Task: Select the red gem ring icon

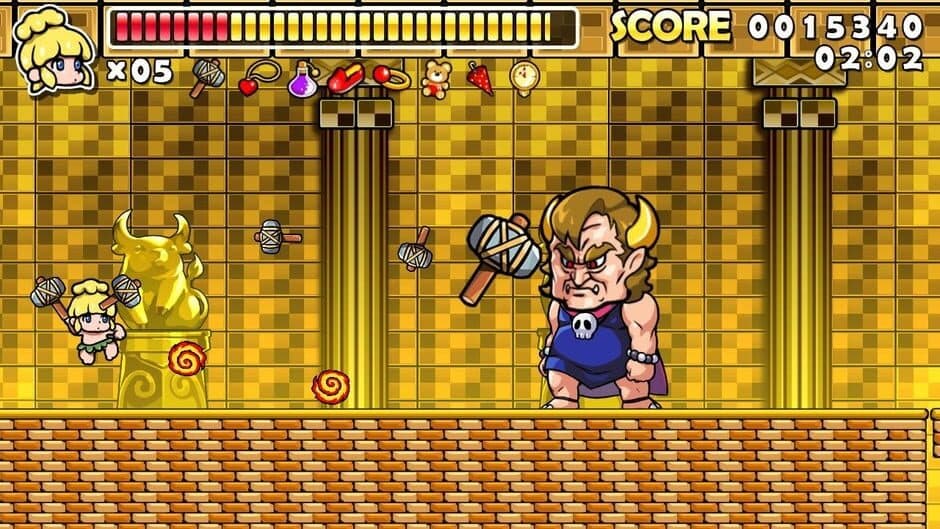Action: [x=391, y=77]
